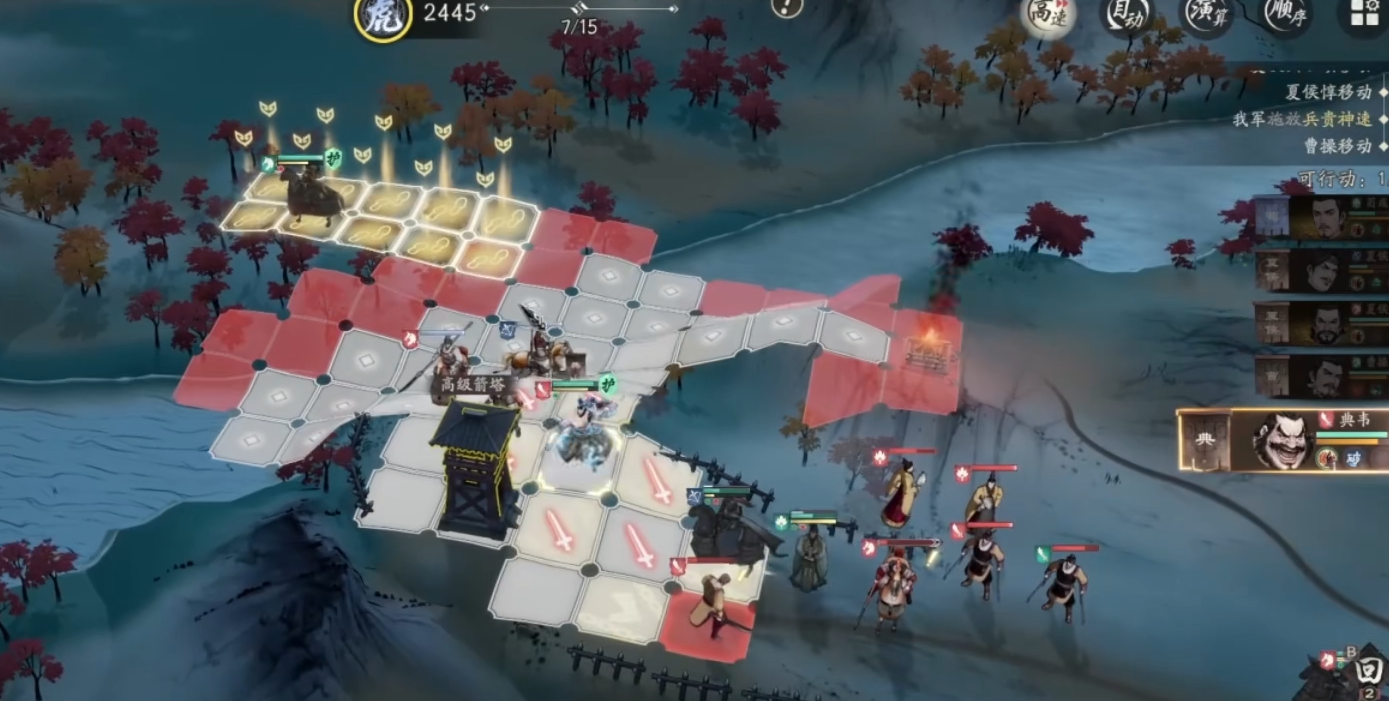The image size is (1389, 701).
Task: Open the 夏侯惇移动 battle log entry
Action: pos(1328,92)
